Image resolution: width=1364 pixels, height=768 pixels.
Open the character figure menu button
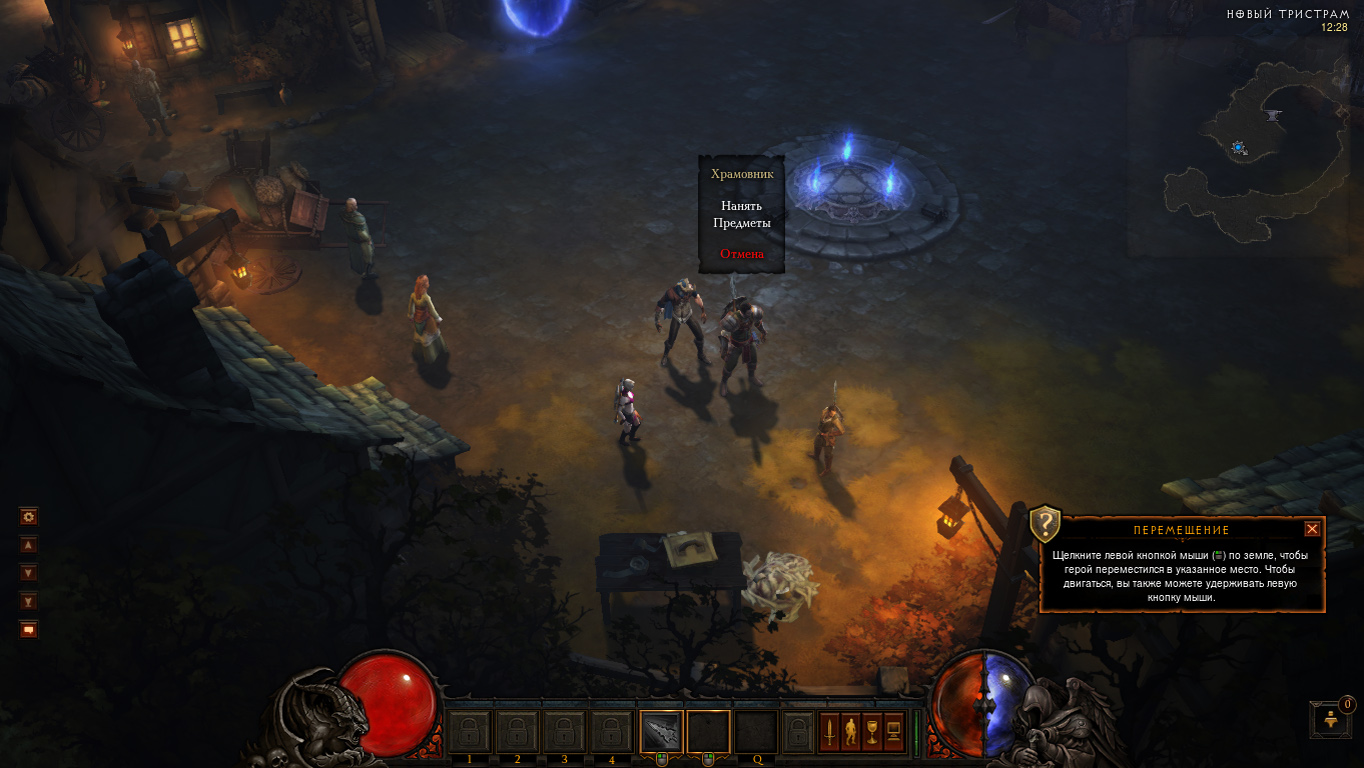pos(851,732)
